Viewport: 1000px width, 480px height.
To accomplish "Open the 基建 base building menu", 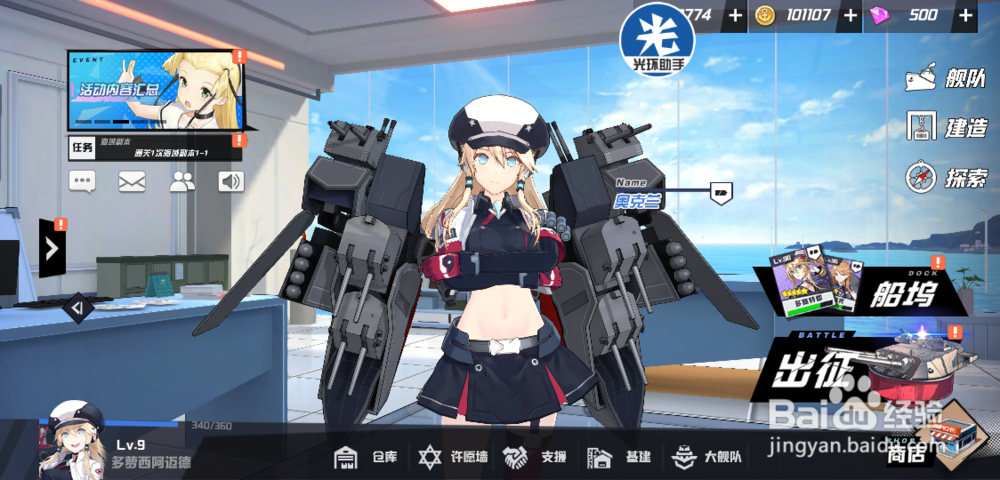I will (619, 457).
